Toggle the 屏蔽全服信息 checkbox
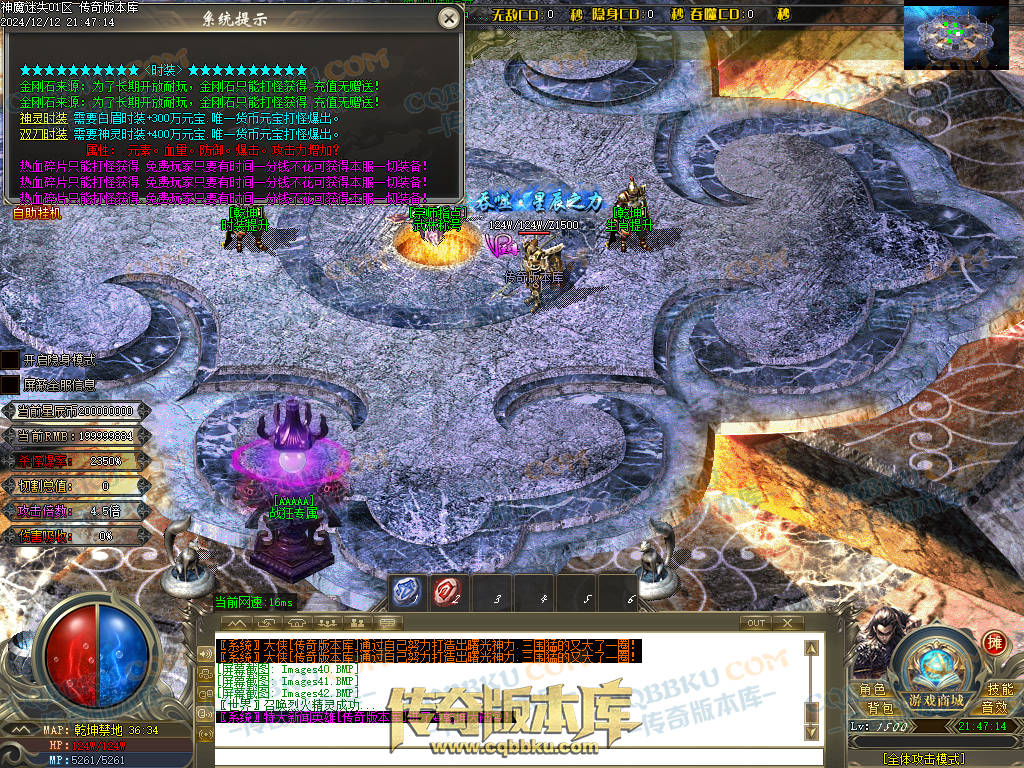The width and height of the screenshot is (1024, 768). pyautogui.click(x=9, y=384)
